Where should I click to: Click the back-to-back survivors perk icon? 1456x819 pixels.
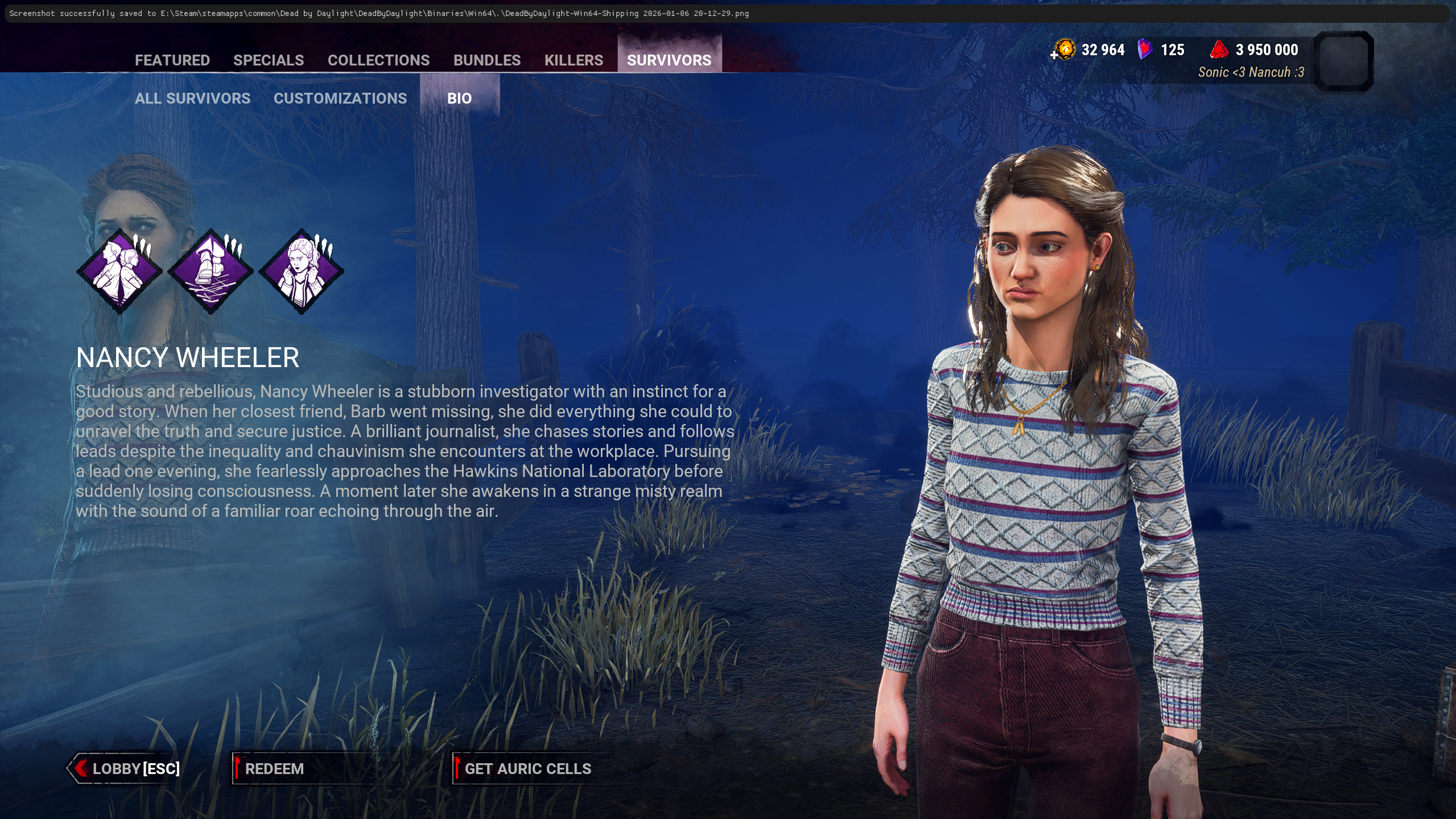119,271
